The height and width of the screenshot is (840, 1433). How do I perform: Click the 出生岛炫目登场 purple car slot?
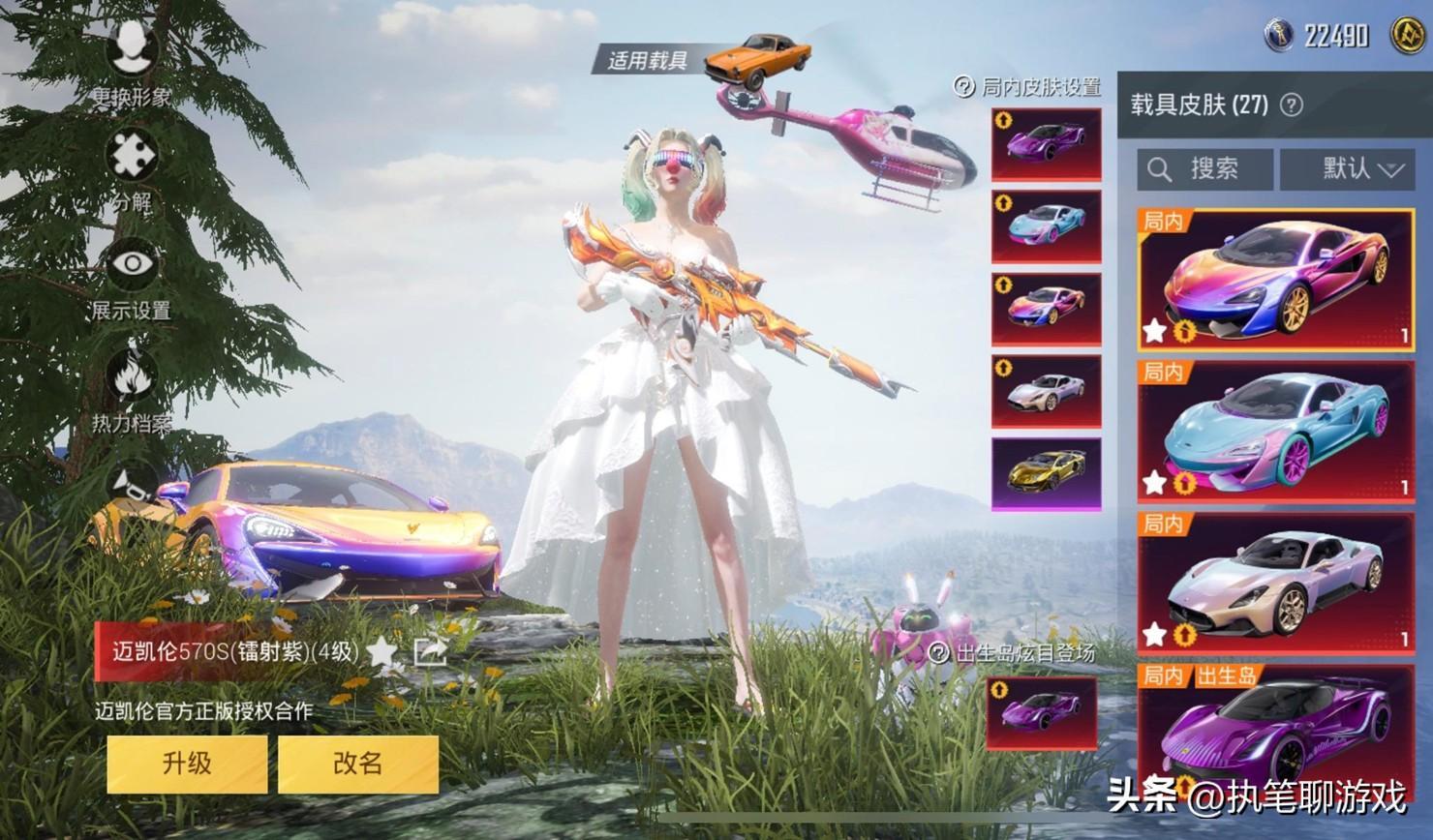click(x=1041, y=714)
